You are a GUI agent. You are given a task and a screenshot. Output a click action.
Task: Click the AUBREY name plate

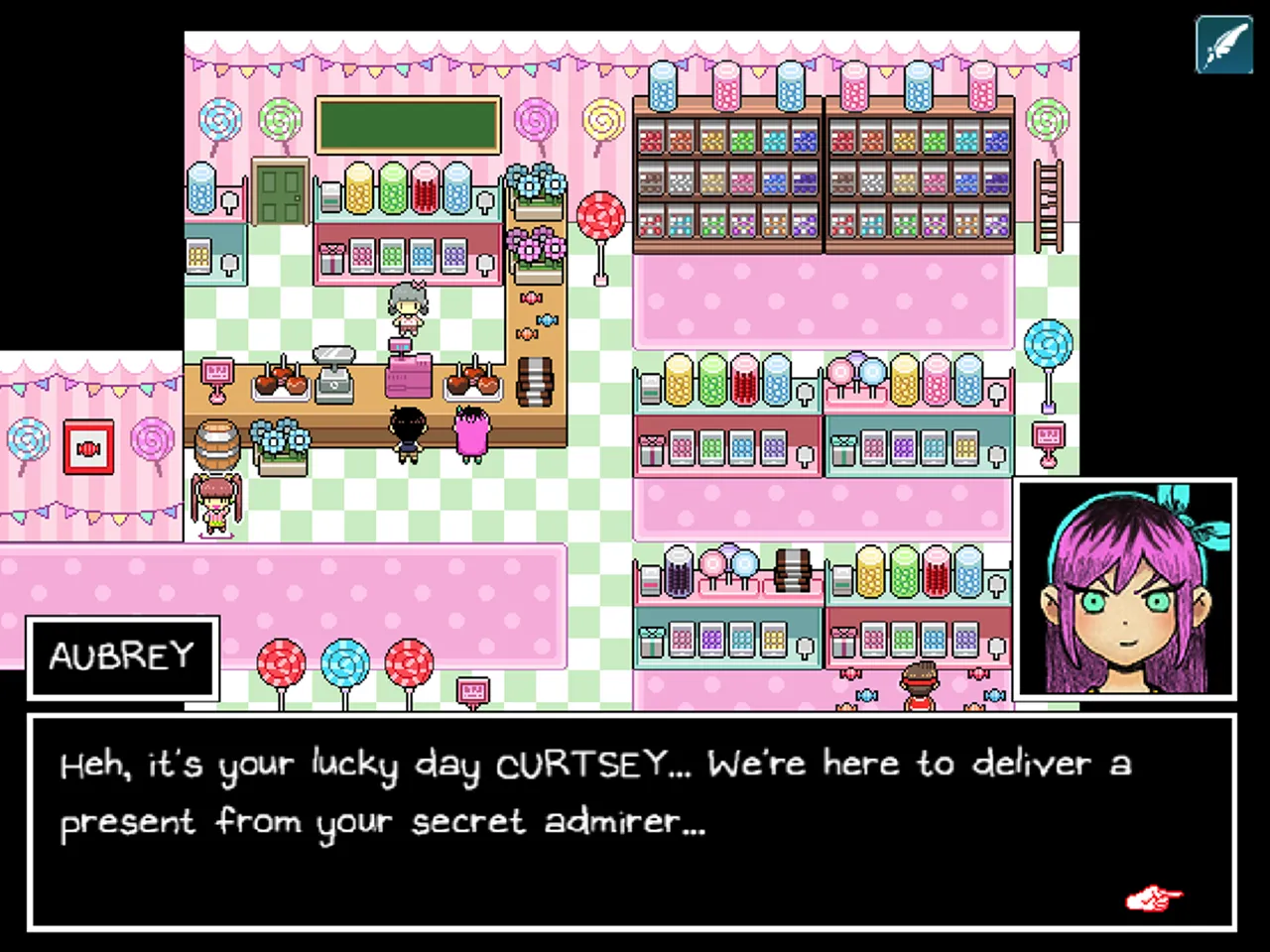(121, 656)
